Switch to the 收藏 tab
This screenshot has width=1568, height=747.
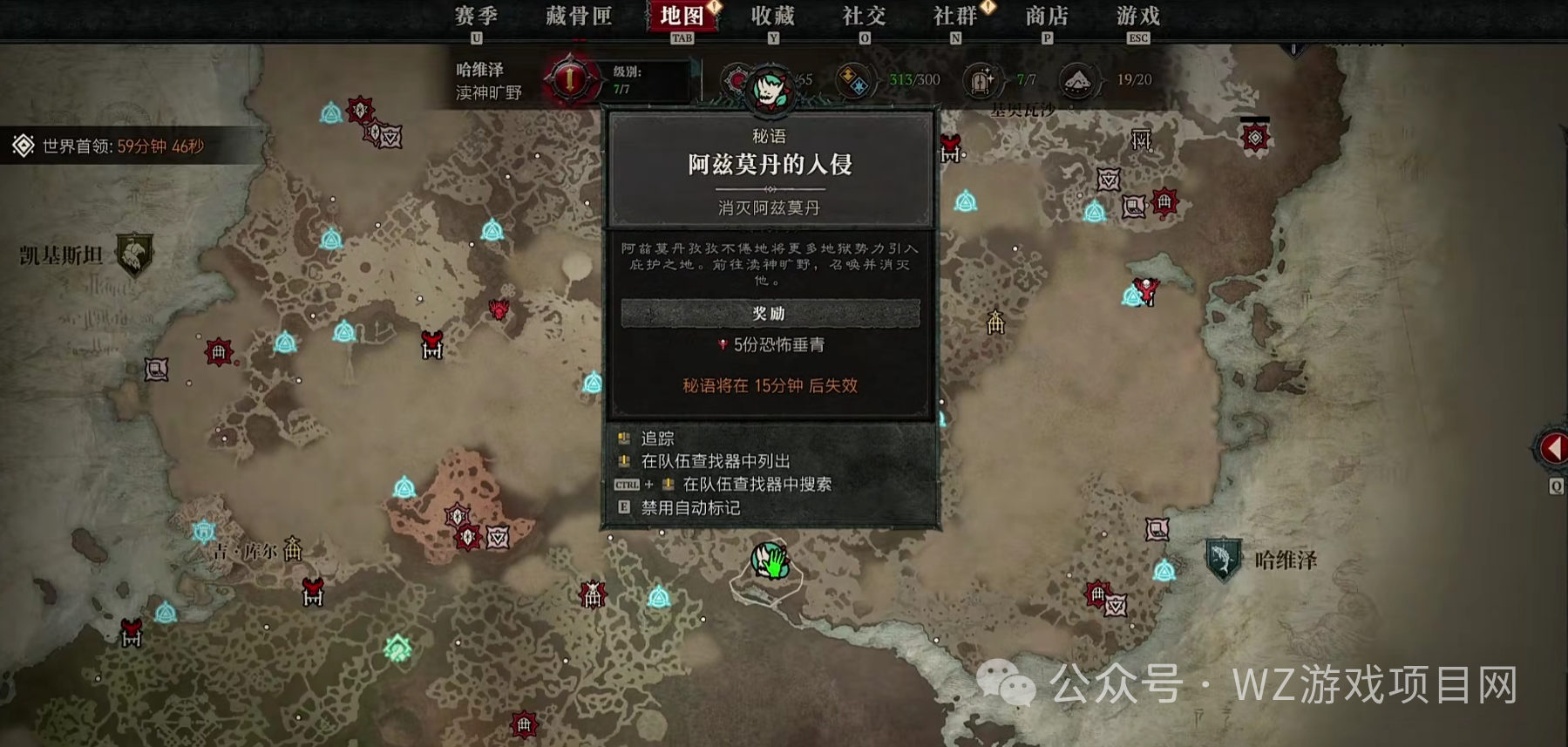point(772,16)
